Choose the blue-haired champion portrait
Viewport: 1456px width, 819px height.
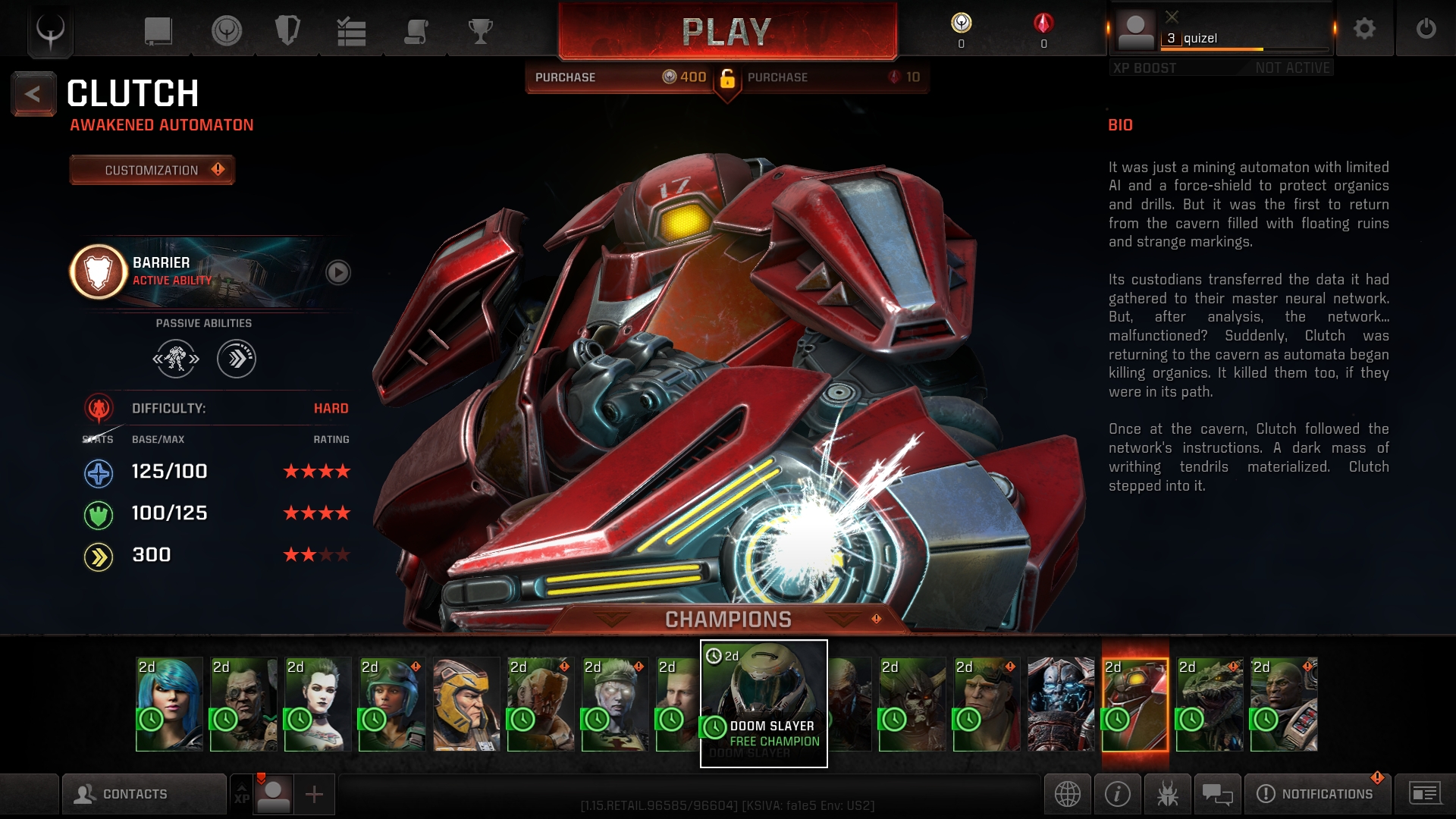[x=169, y=704]
